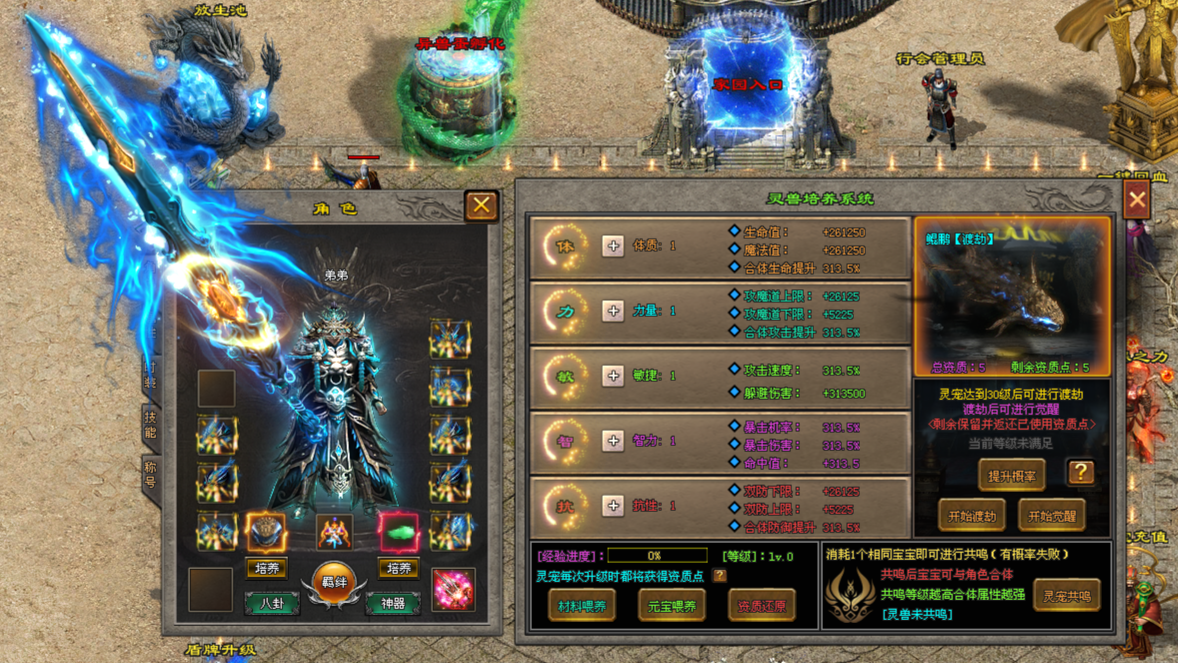Choose 元宝喂养 ingot feeding
The image size is (1178, 663).
coord(671,605)
